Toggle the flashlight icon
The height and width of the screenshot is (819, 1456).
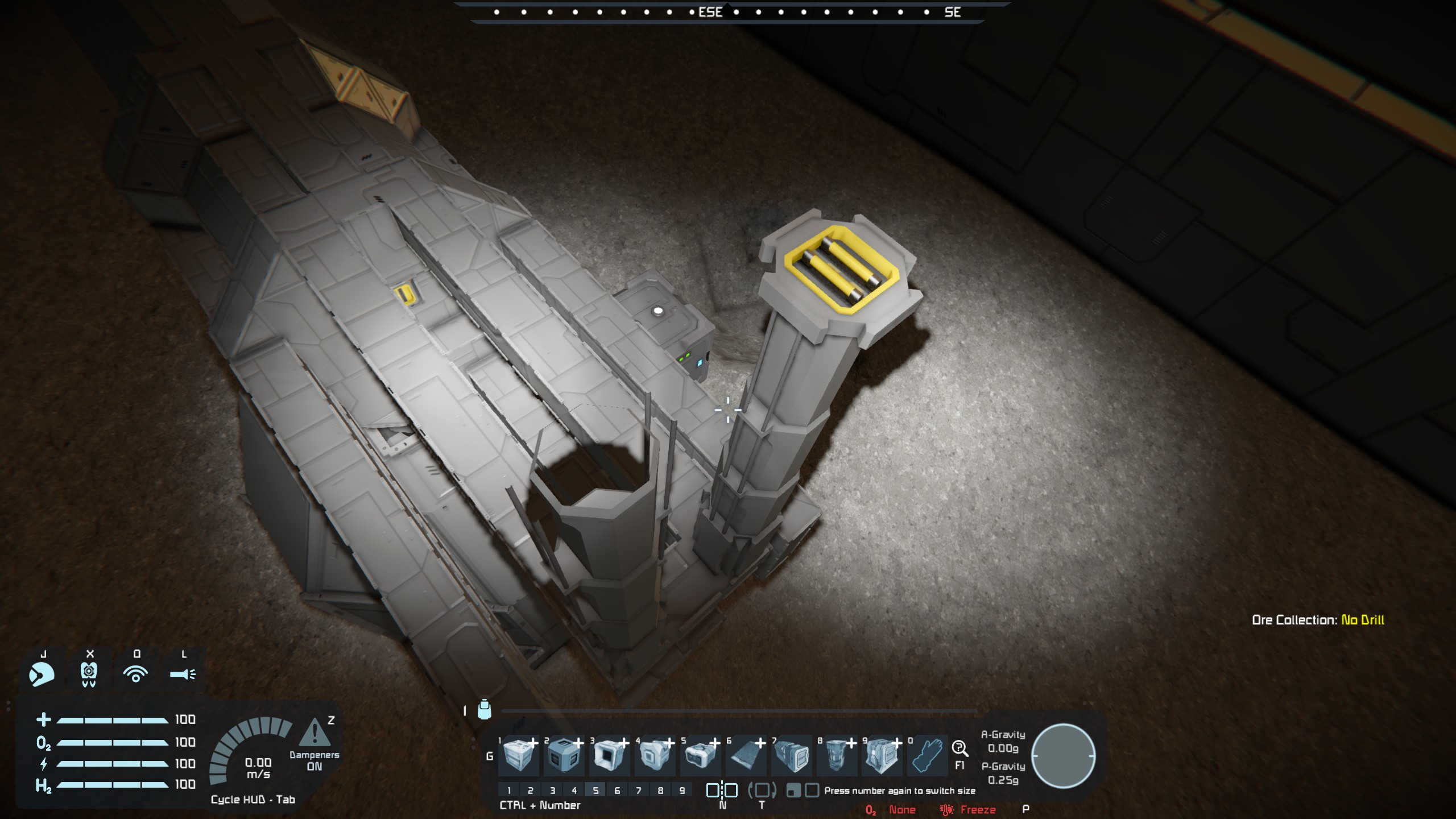183,675
